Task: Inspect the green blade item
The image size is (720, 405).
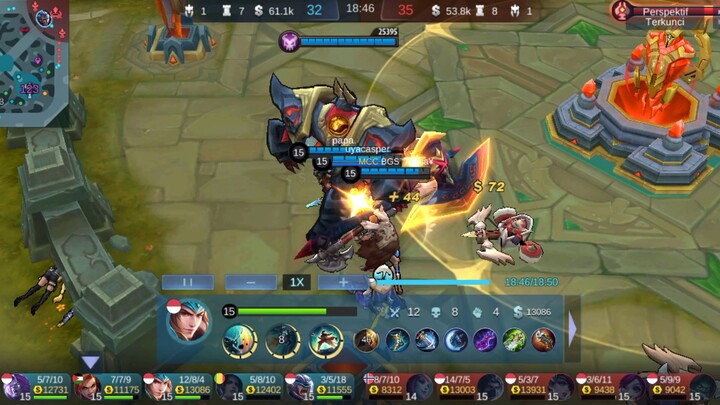Action: [514, 340]
